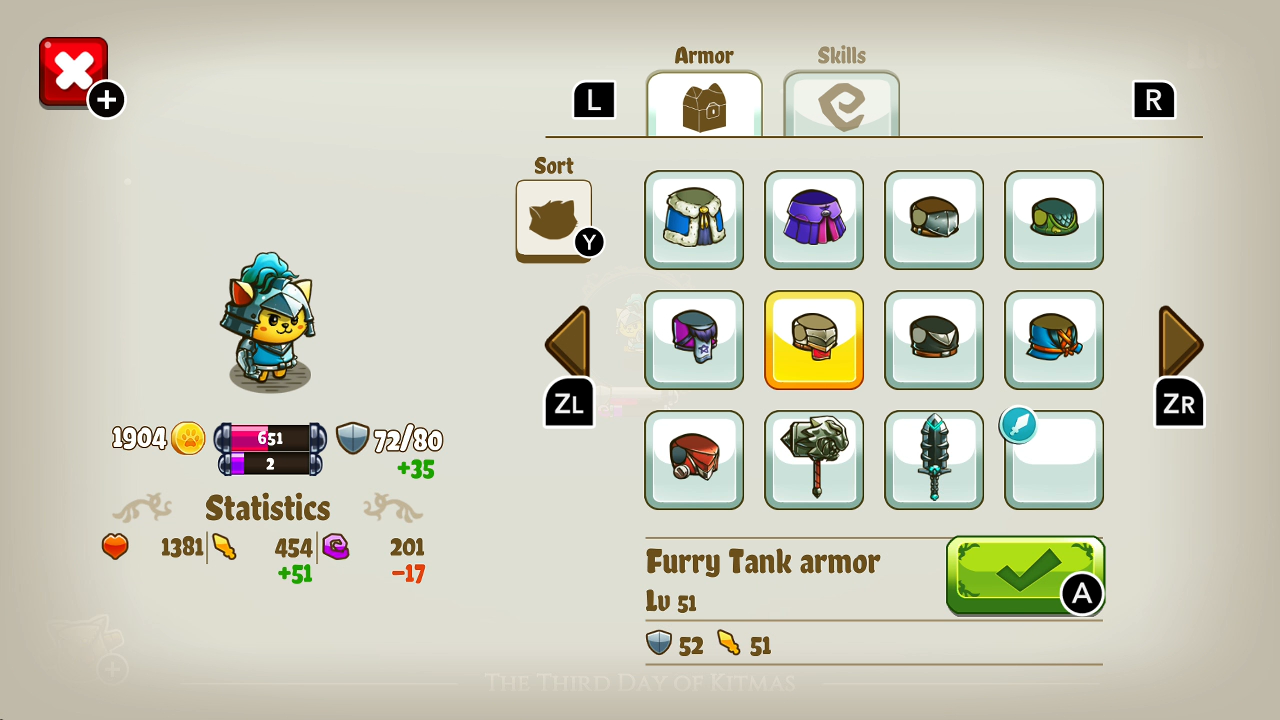Screen dimensions: 1280x720
Task: Select the spiked dark sword item
Action: (934, 460)
